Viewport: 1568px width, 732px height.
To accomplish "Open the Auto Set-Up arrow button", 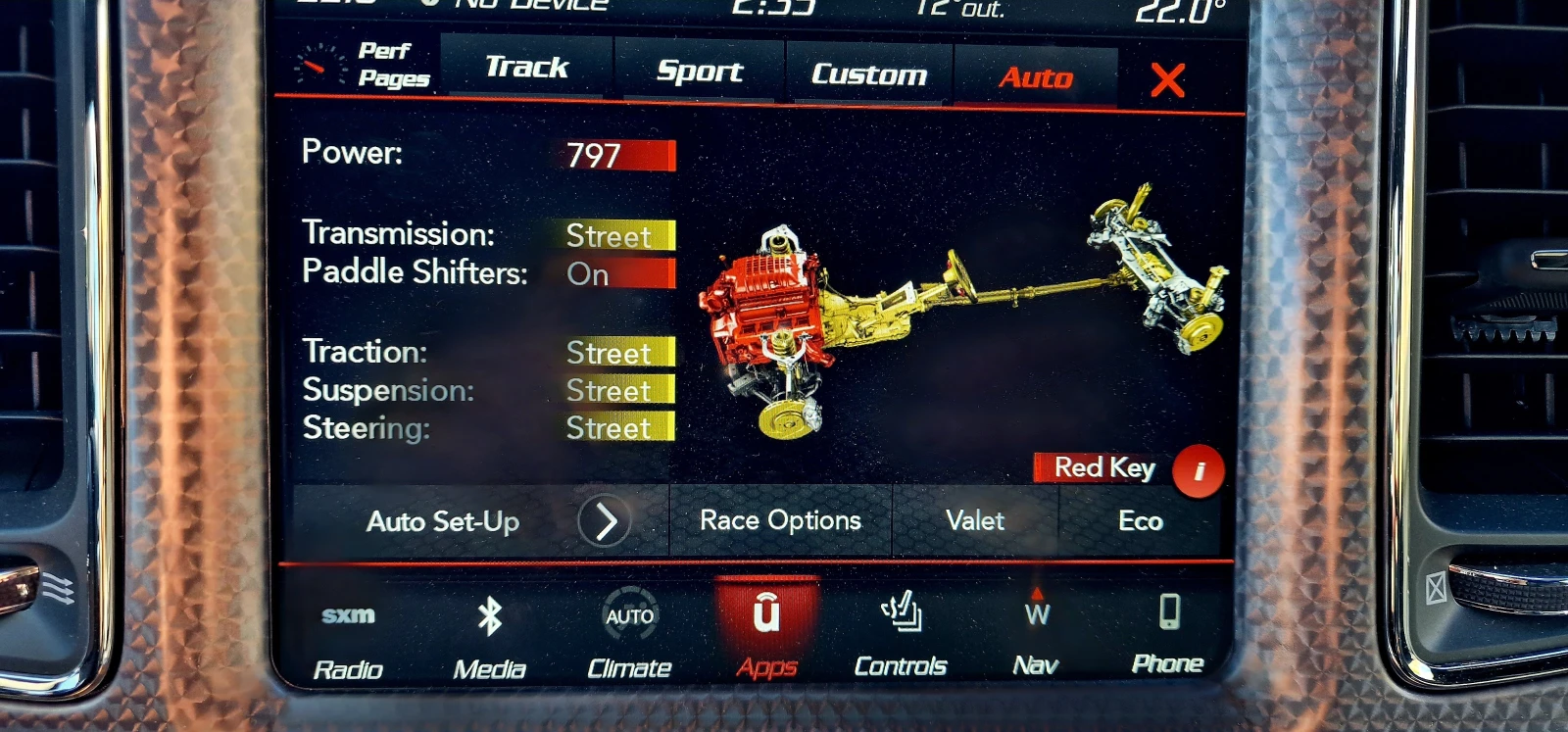I will click(x=604, y=520).
